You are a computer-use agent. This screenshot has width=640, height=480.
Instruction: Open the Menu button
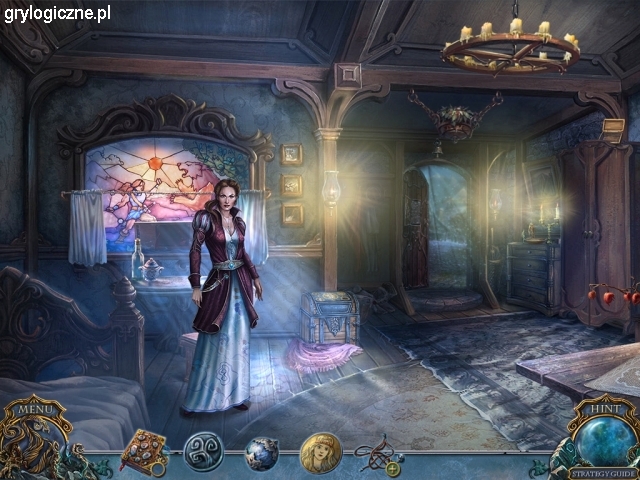coord(36,409)
